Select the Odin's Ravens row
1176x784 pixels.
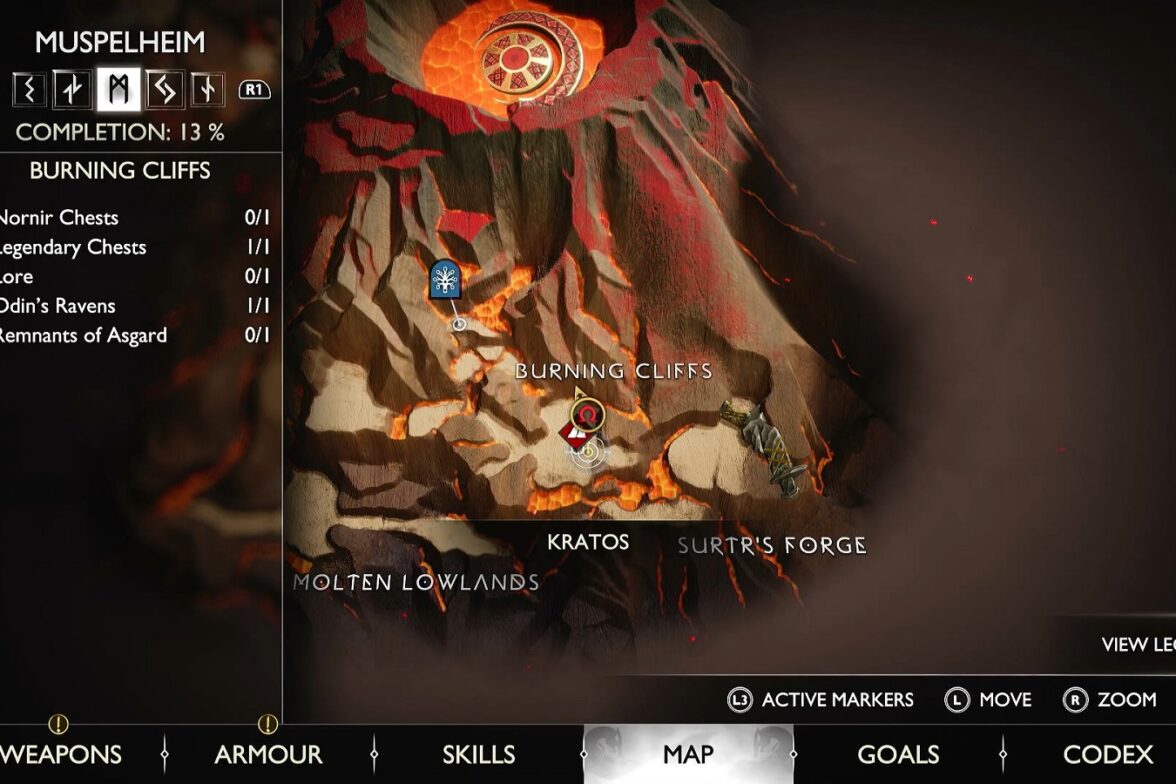pos(135,306)
